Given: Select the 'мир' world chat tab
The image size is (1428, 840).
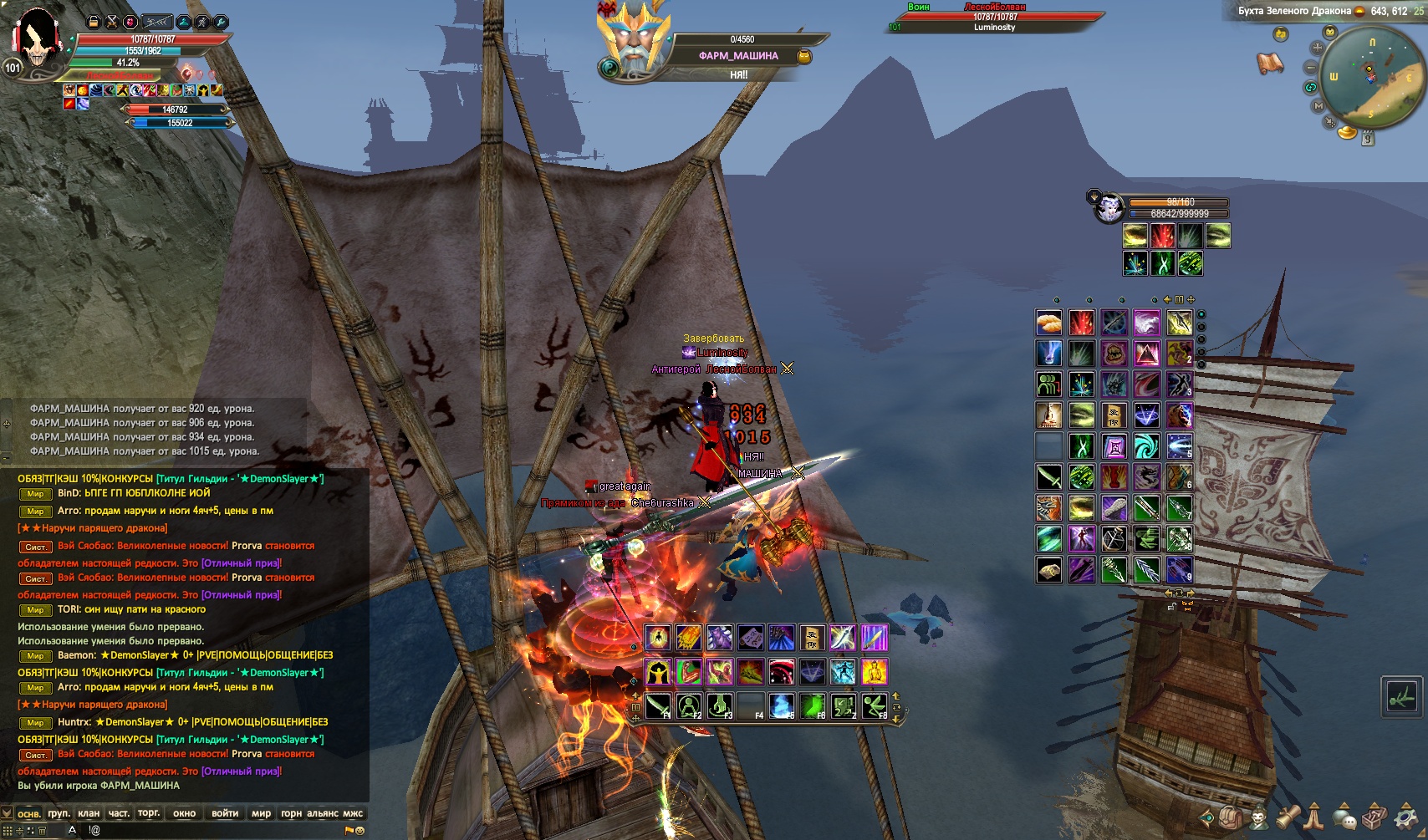Looking at the screenshot, I should tap(261, 813).
